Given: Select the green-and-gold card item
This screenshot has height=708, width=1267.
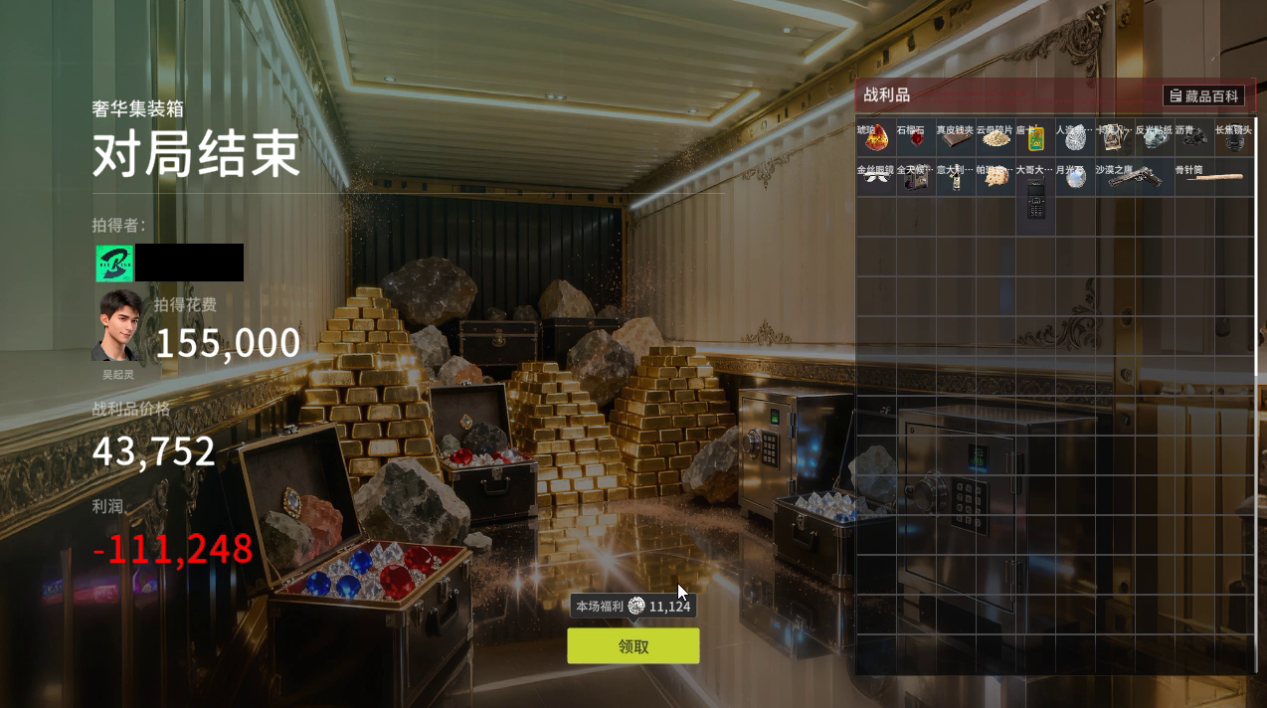Looking at the screenshot, I should click(x=1036, y=138).
